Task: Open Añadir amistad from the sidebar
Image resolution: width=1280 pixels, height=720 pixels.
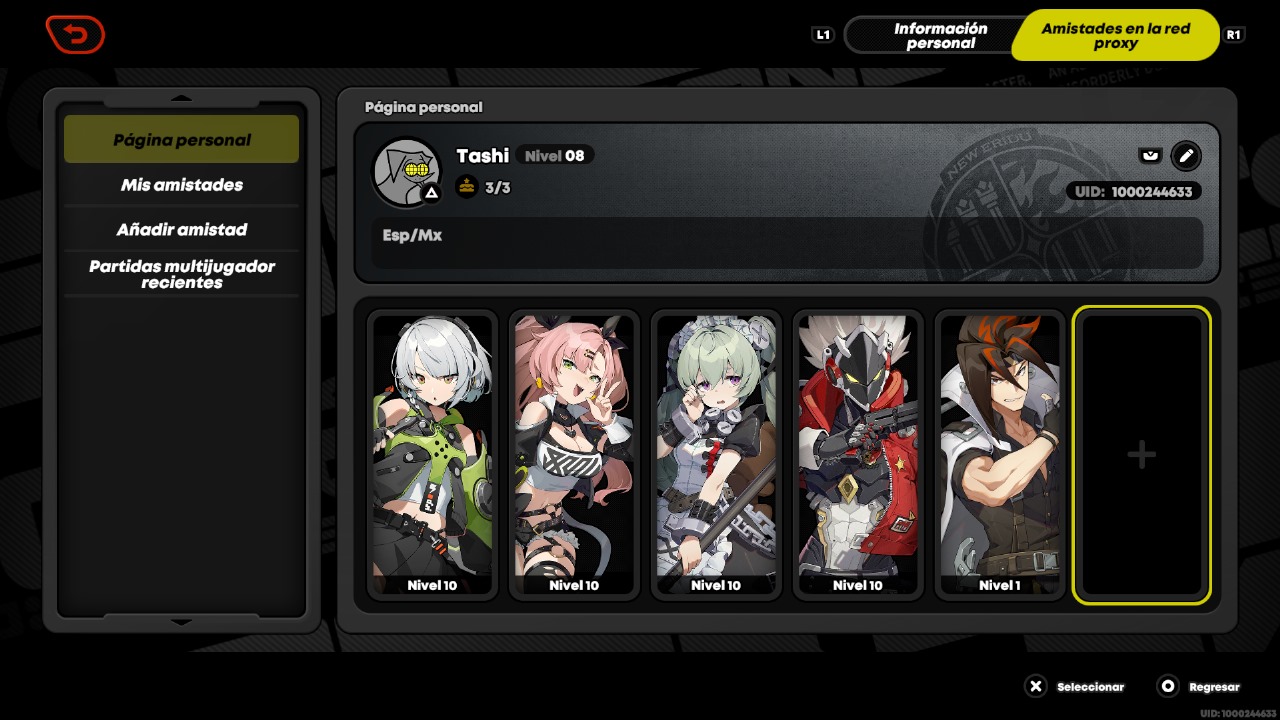Action: pyautogui.click(x=181, y=229)
